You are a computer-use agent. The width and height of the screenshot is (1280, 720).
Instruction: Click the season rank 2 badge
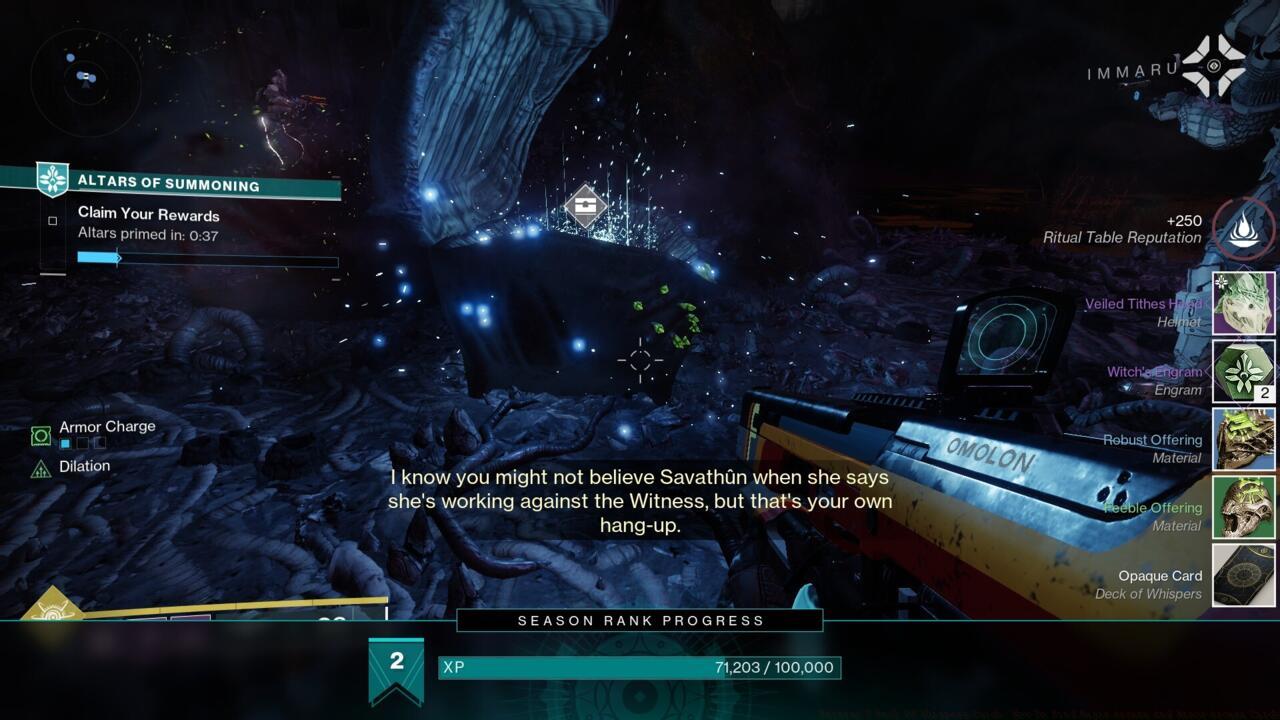pyautogui.click(x=396, y=667)
